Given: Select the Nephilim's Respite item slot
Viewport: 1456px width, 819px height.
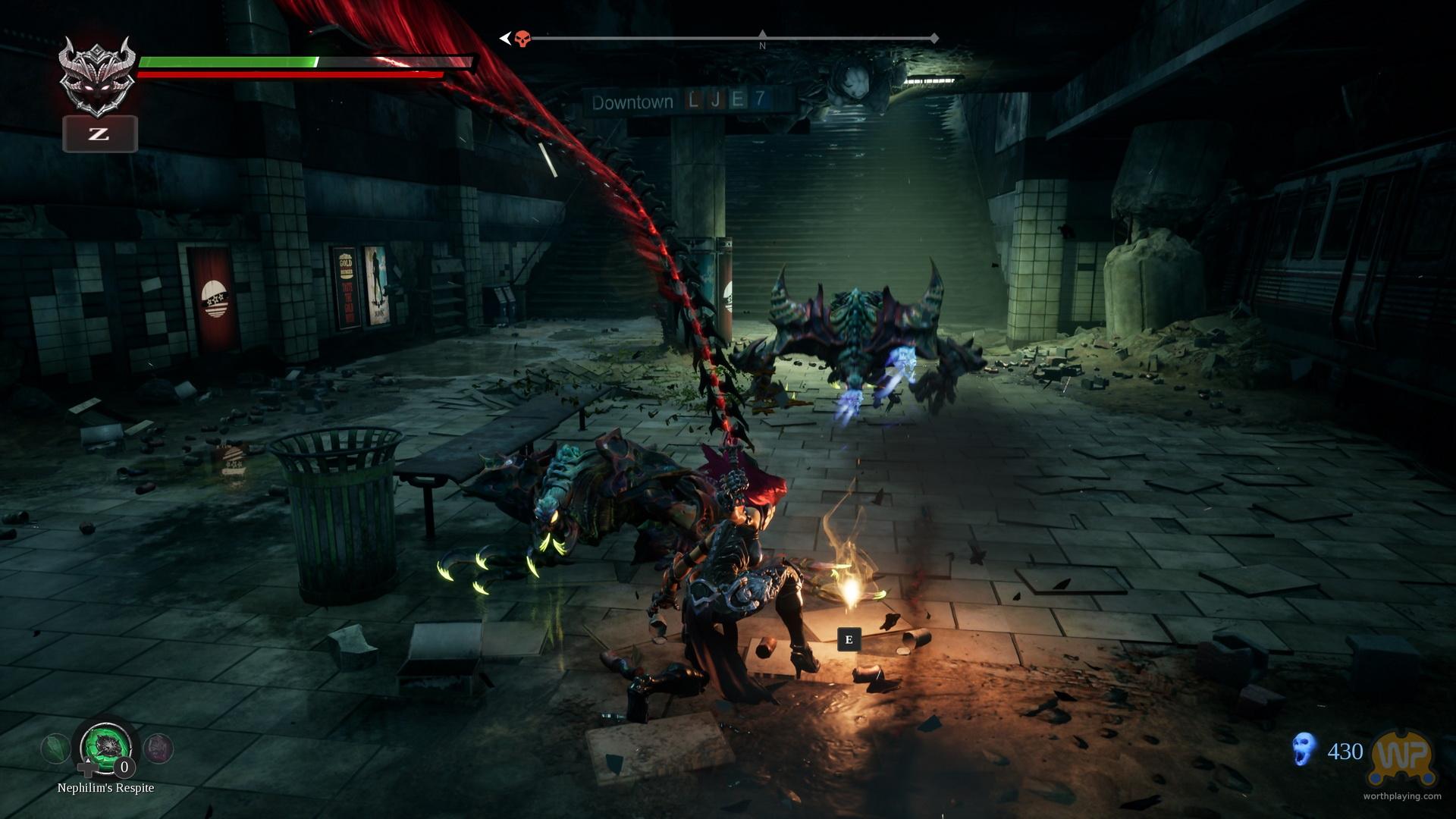Looking at the screenshot, I should [106, 748].
